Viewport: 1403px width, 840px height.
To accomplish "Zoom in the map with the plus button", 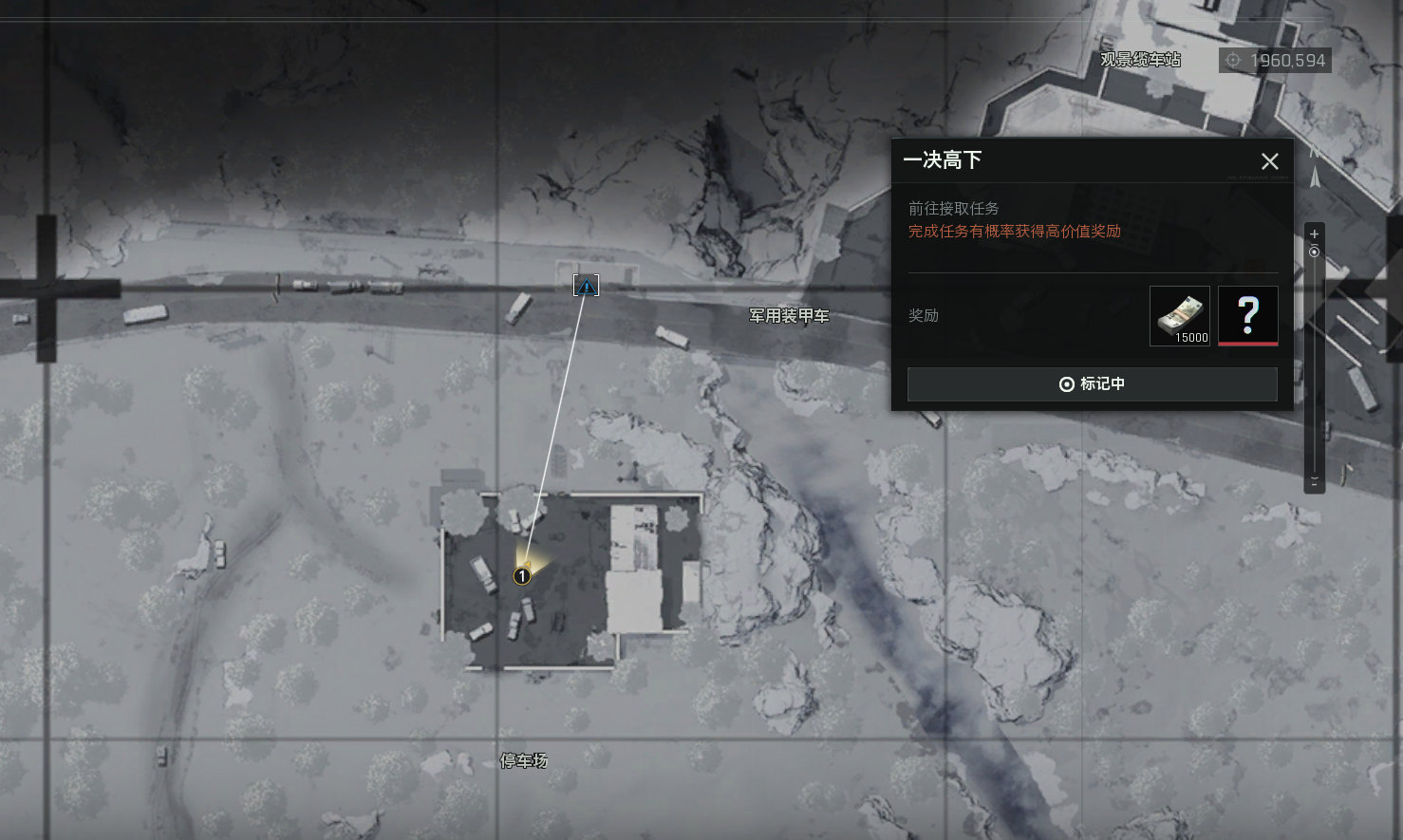I will tap(1314, 233).
